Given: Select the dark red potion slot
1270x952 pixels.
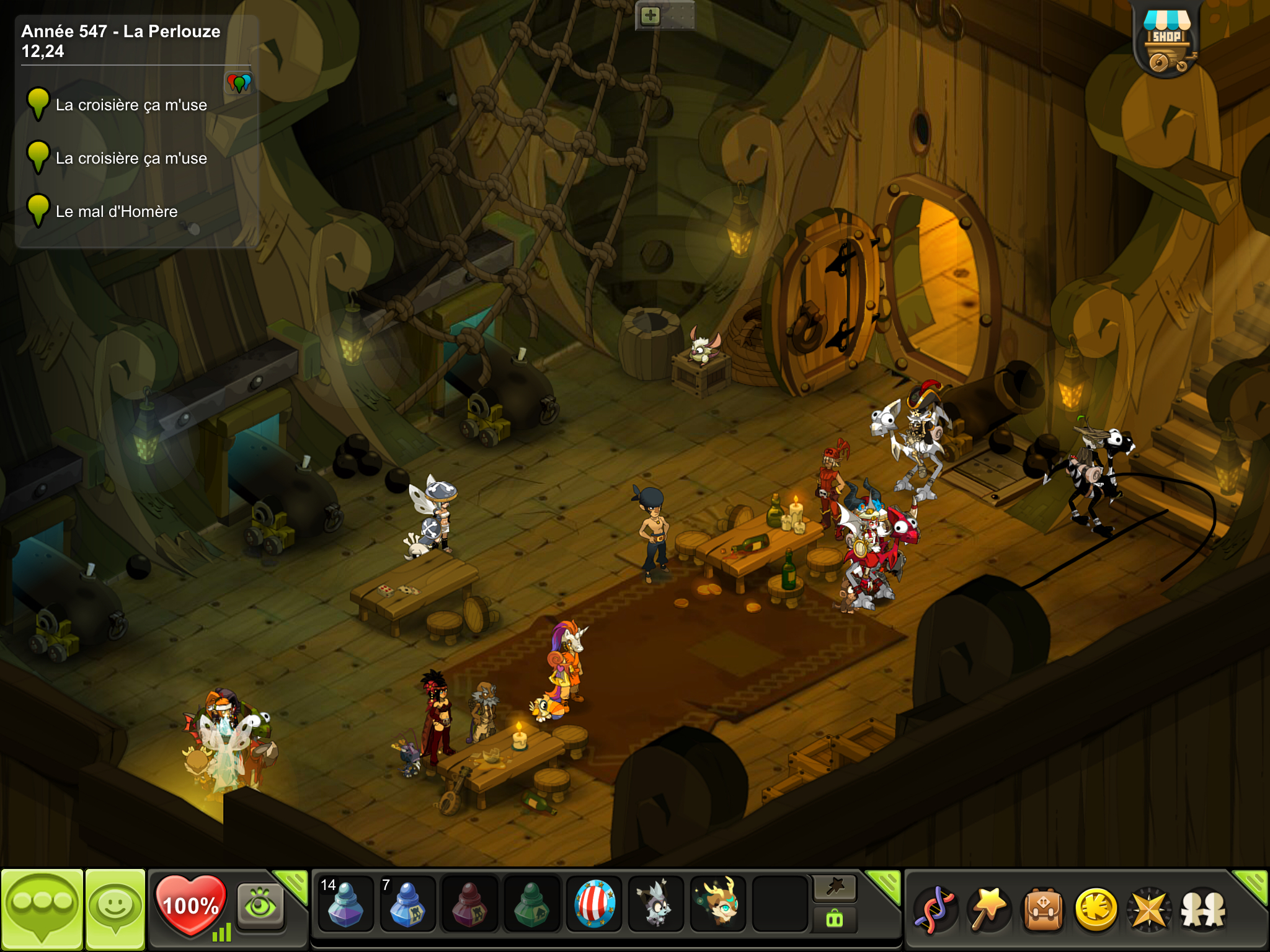Looking at the screenshot, I should [469, 904].
